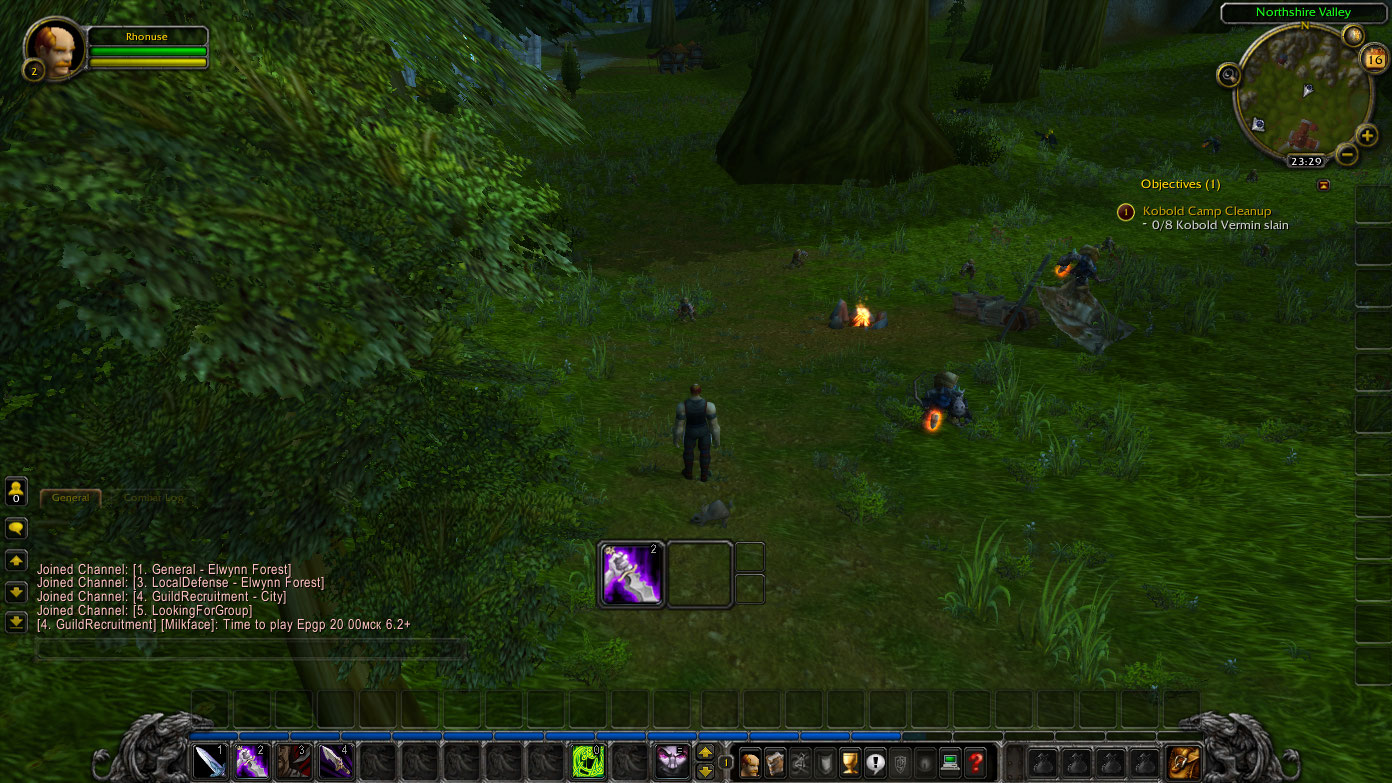
Task: Switch to the Combat Log chat tab
Action: (154, 497)
